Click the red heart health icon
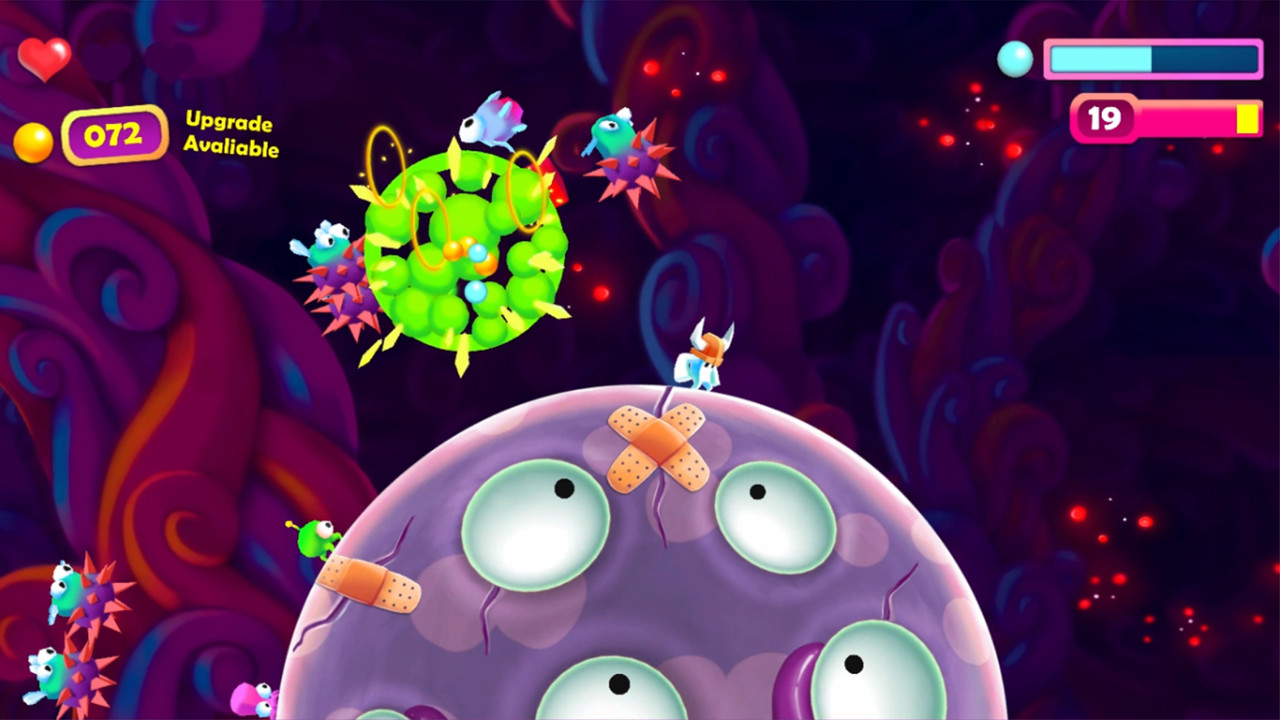Viewport: 1280px width, 720px height. pos(44,58)
